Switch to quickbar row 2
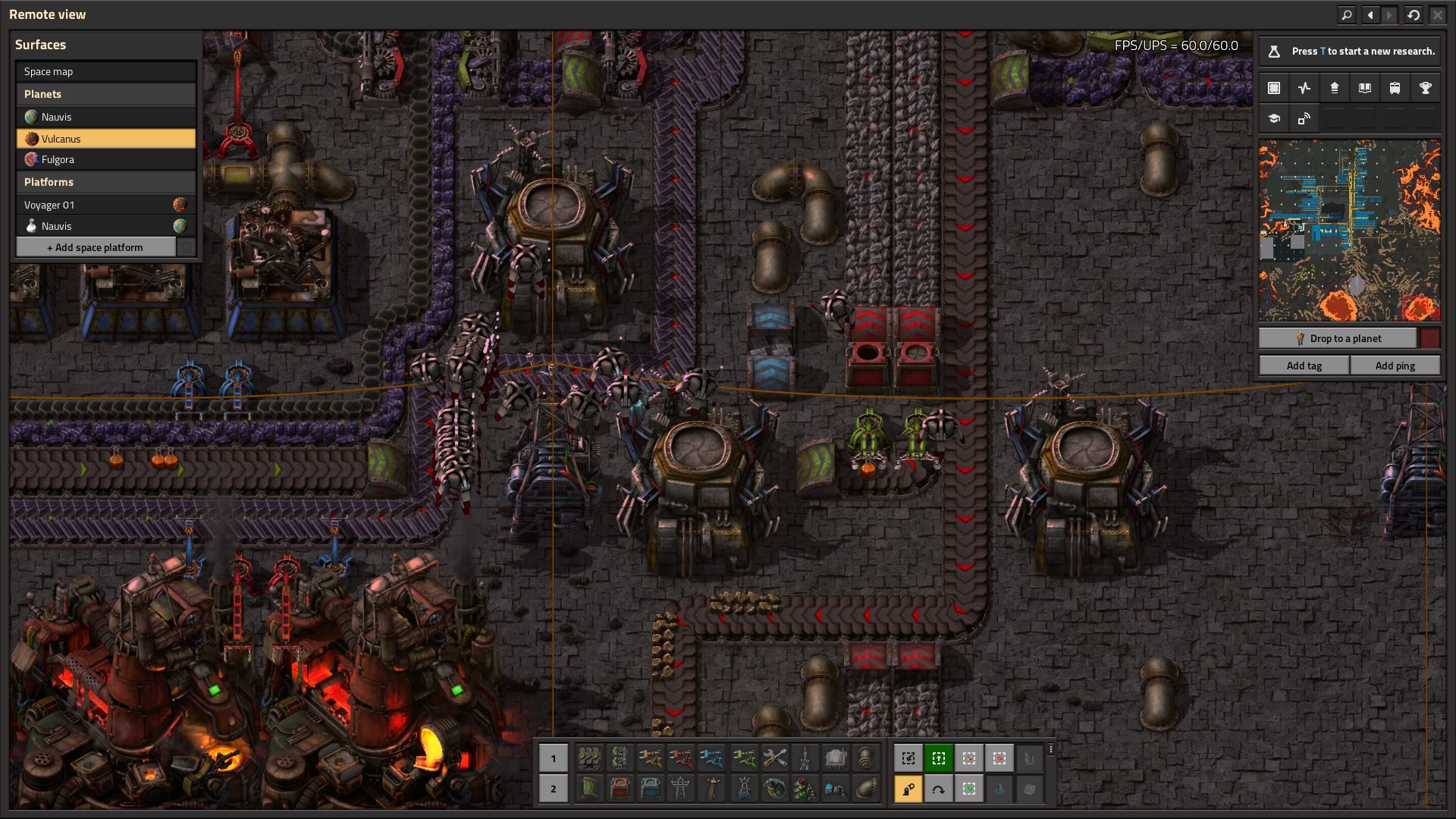 point(554,789)
